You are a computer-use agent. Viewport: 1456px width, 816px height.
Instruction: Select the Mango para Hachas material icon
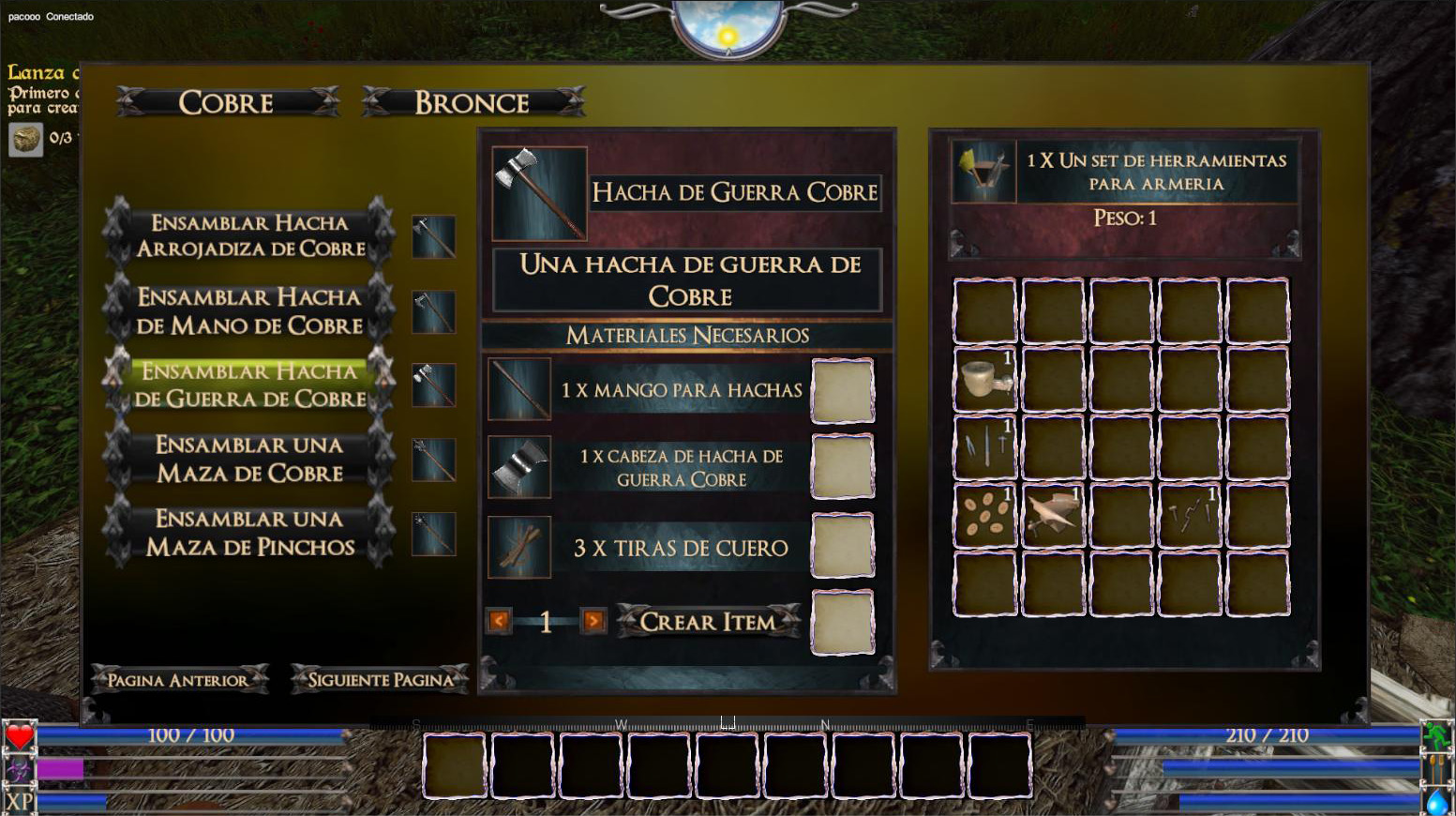519,389
